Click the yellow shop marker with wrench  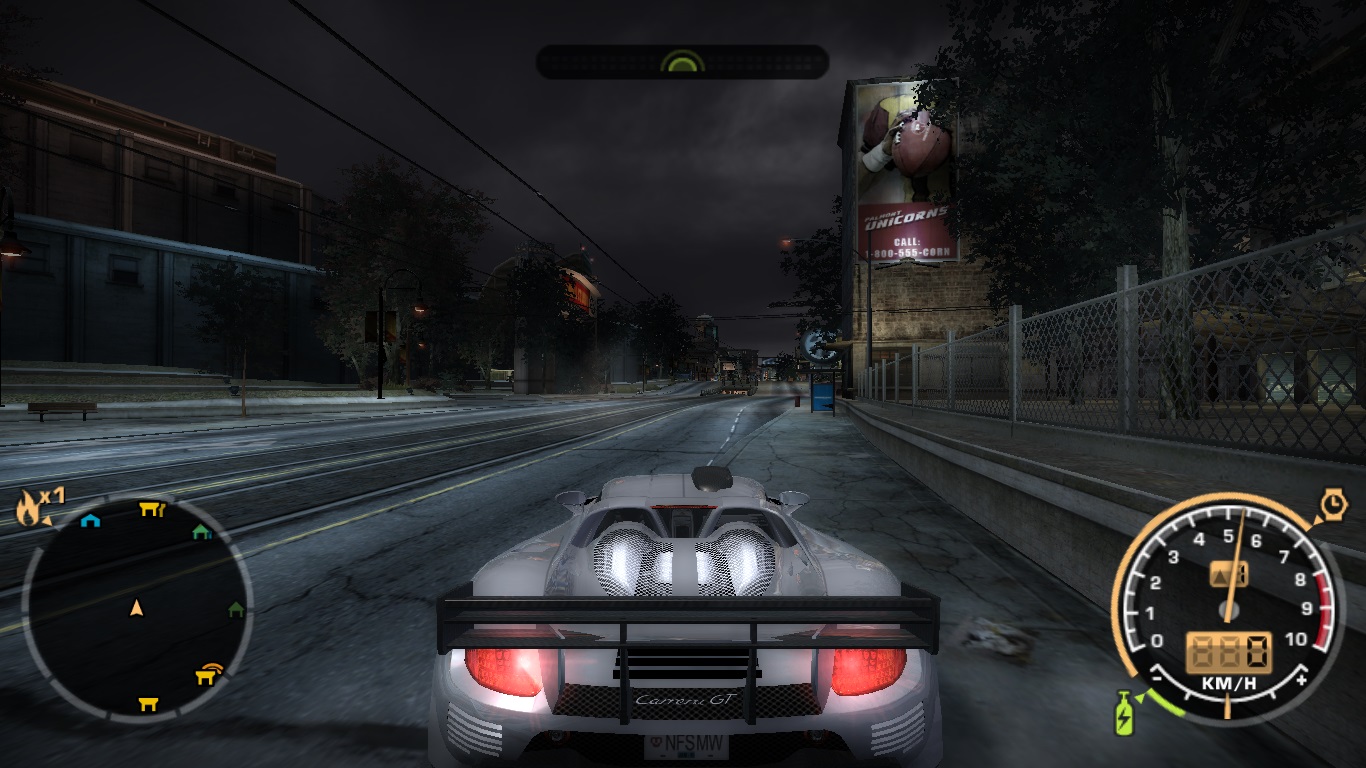(x=151, y=509)
